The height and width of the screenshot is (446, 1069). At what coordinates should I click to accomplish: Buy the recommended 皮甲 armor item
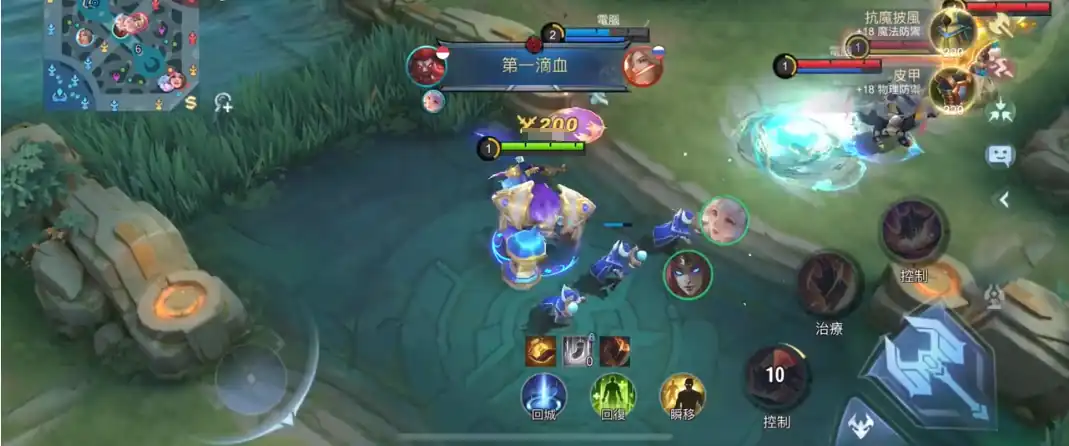coord(952,88)
